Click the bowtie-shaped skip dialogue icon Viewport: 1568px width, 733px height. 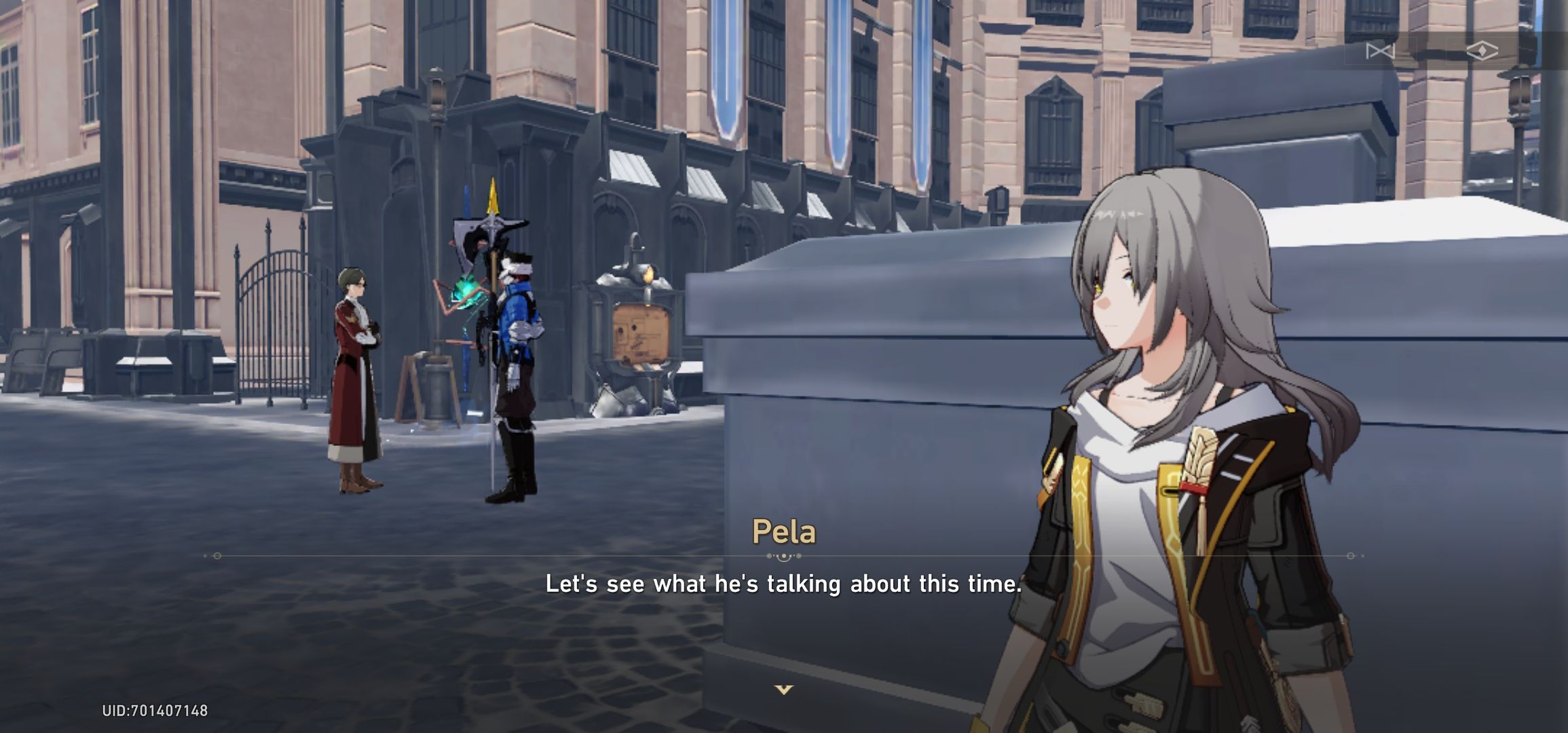pos(1380,51)
